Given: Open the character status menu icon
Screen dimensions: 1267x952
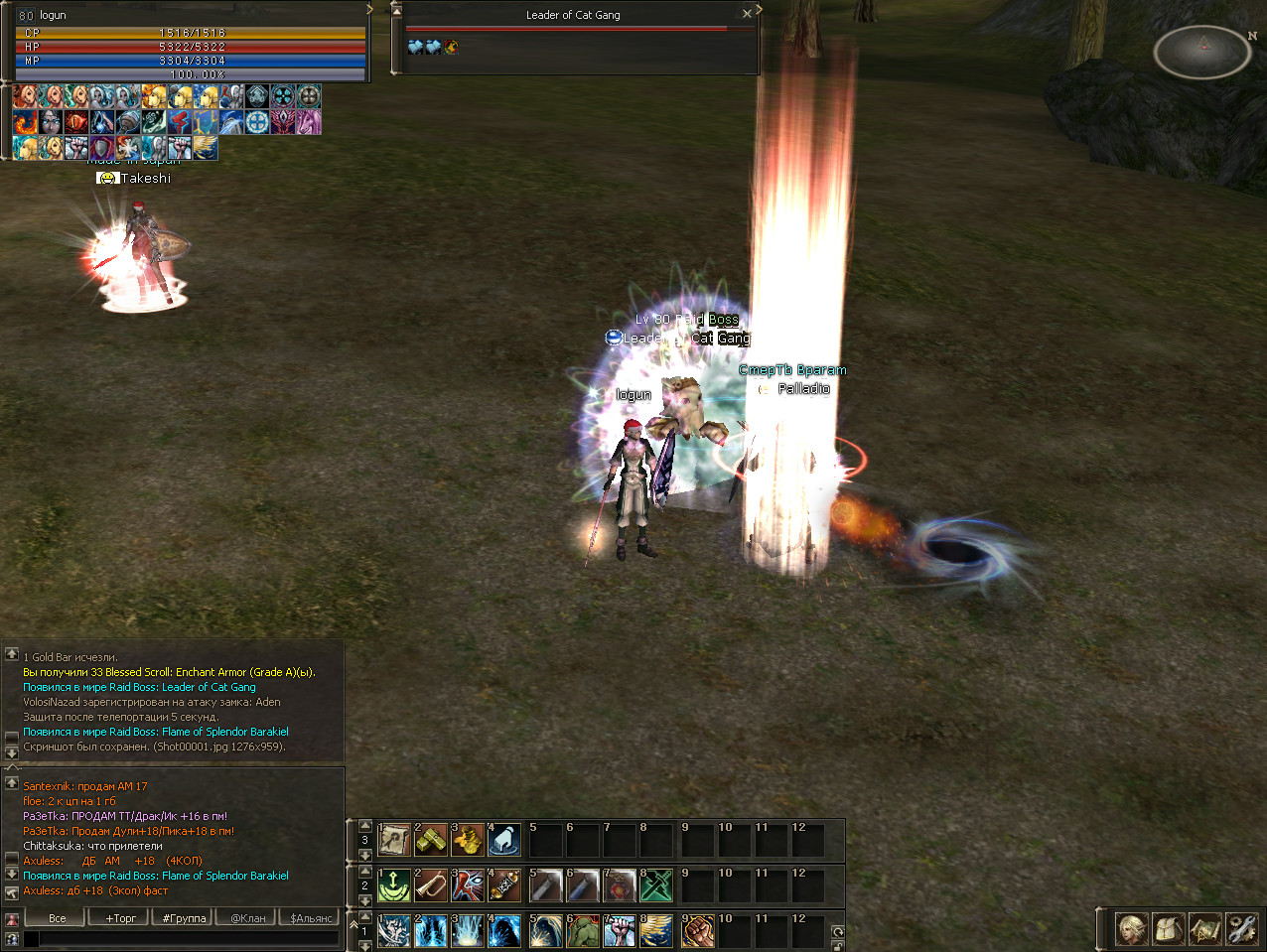Looking at the screenshot, I should [x=1132, y=930].
